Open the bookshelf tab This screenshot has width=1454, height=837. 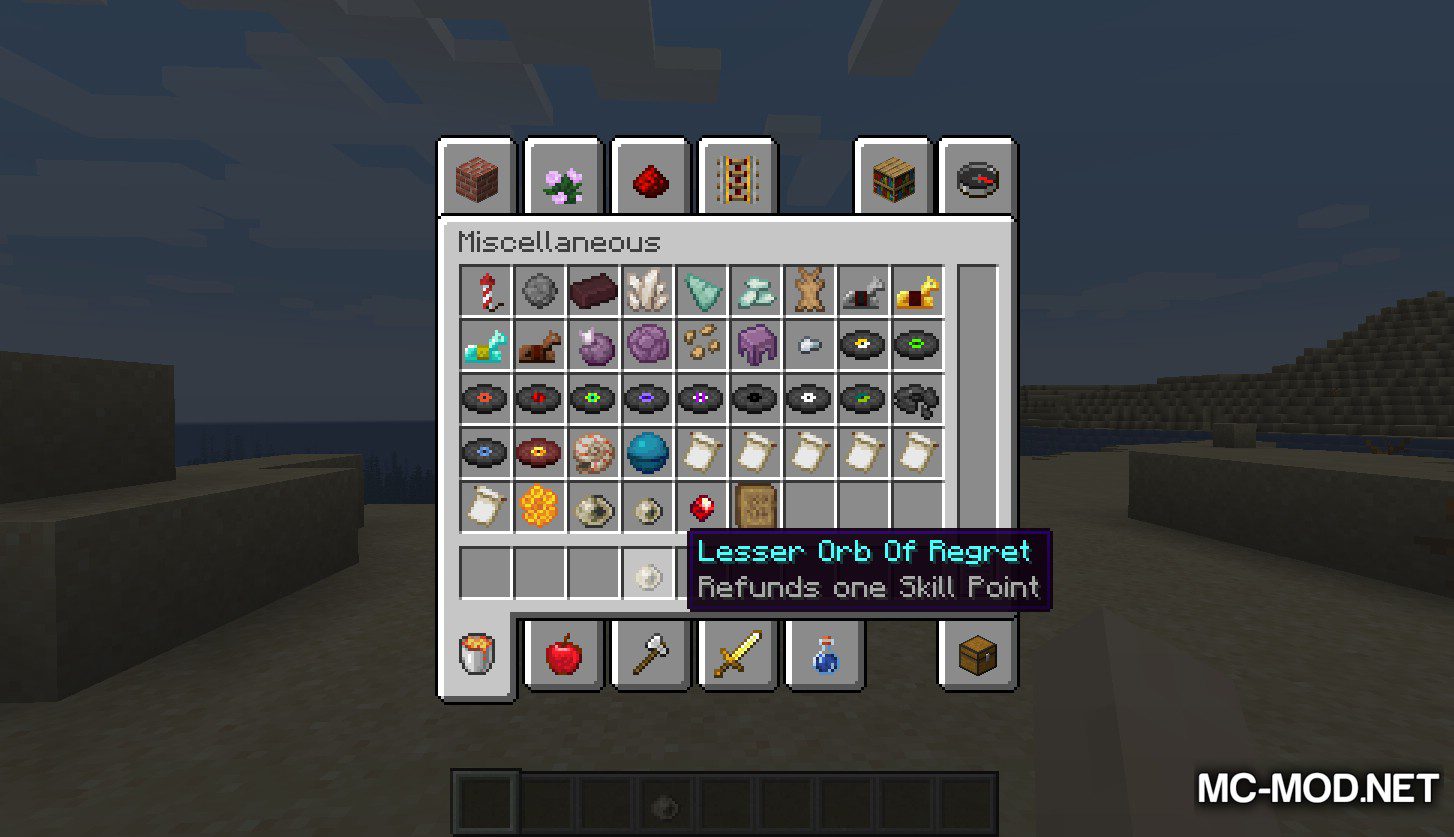(892, 179)
